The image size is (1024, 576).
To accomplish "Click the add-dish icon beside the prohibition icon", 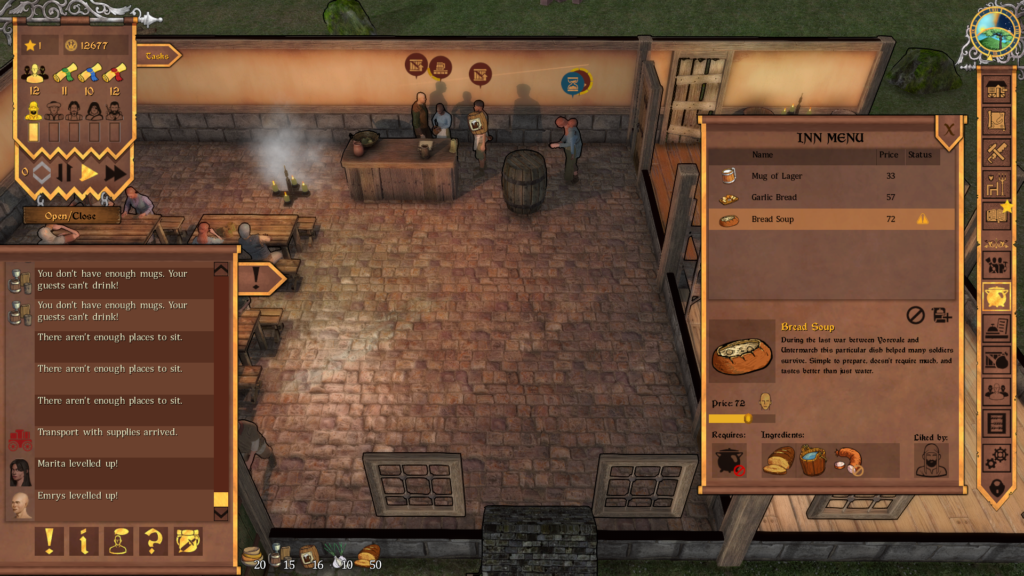I will coord(941,315).
